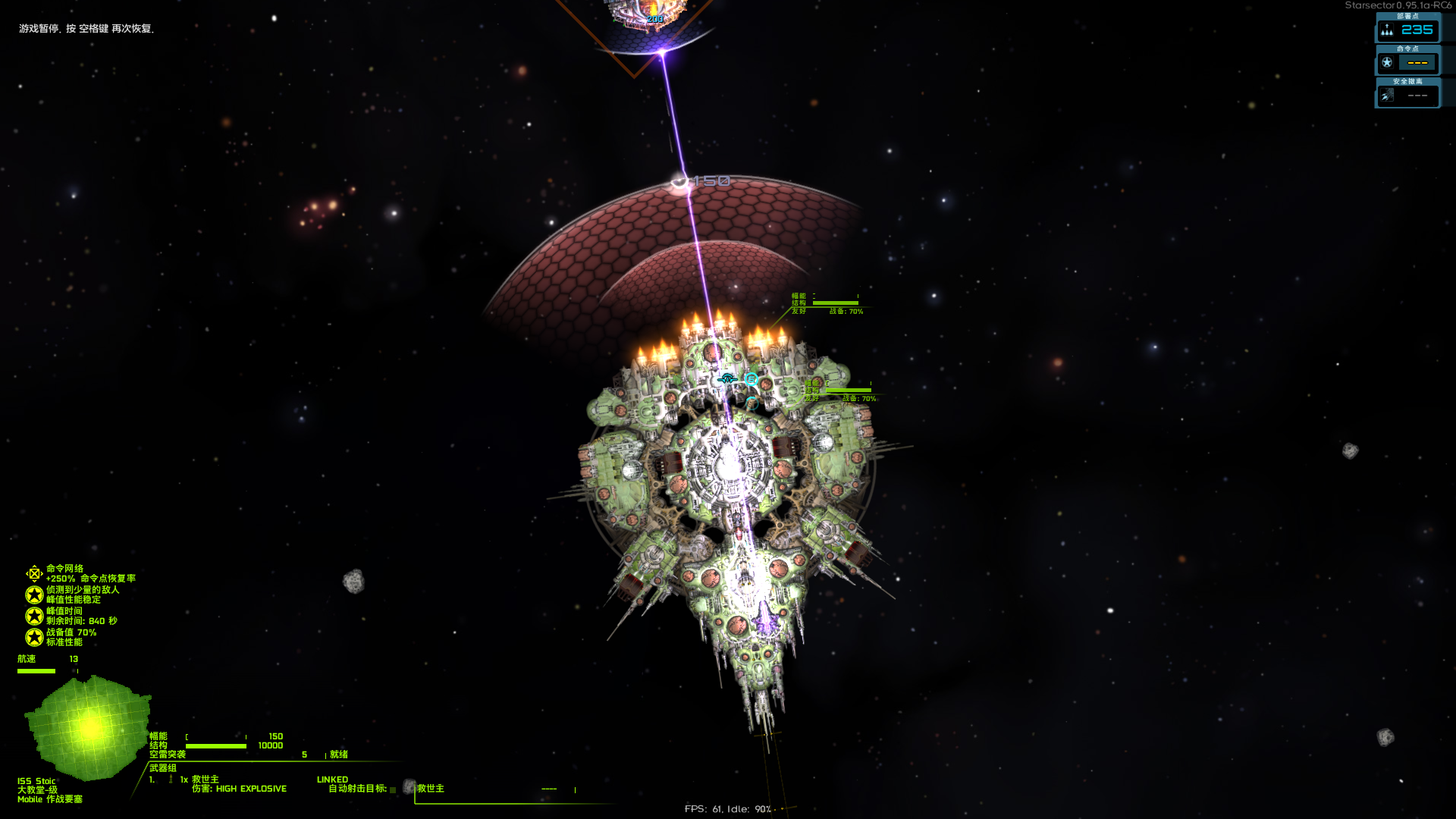Select the 救世主 weapon icon in group 1
The width and height of the screenshot is (1456, 819).
(x=170, y=777)
